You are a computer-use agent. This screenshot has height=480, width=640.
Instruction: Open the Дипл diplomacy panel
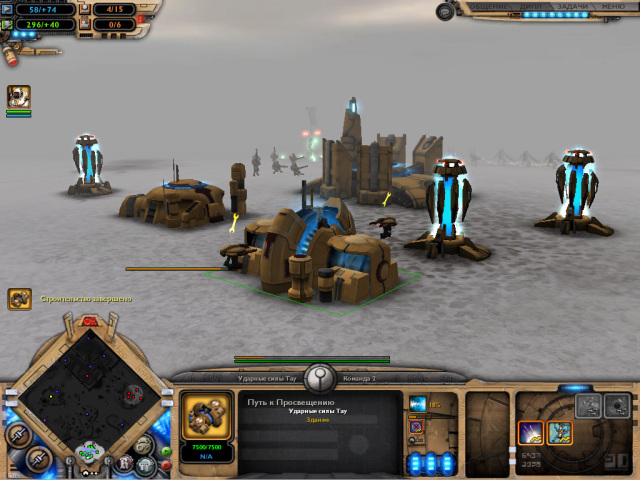tap(531, 6)
